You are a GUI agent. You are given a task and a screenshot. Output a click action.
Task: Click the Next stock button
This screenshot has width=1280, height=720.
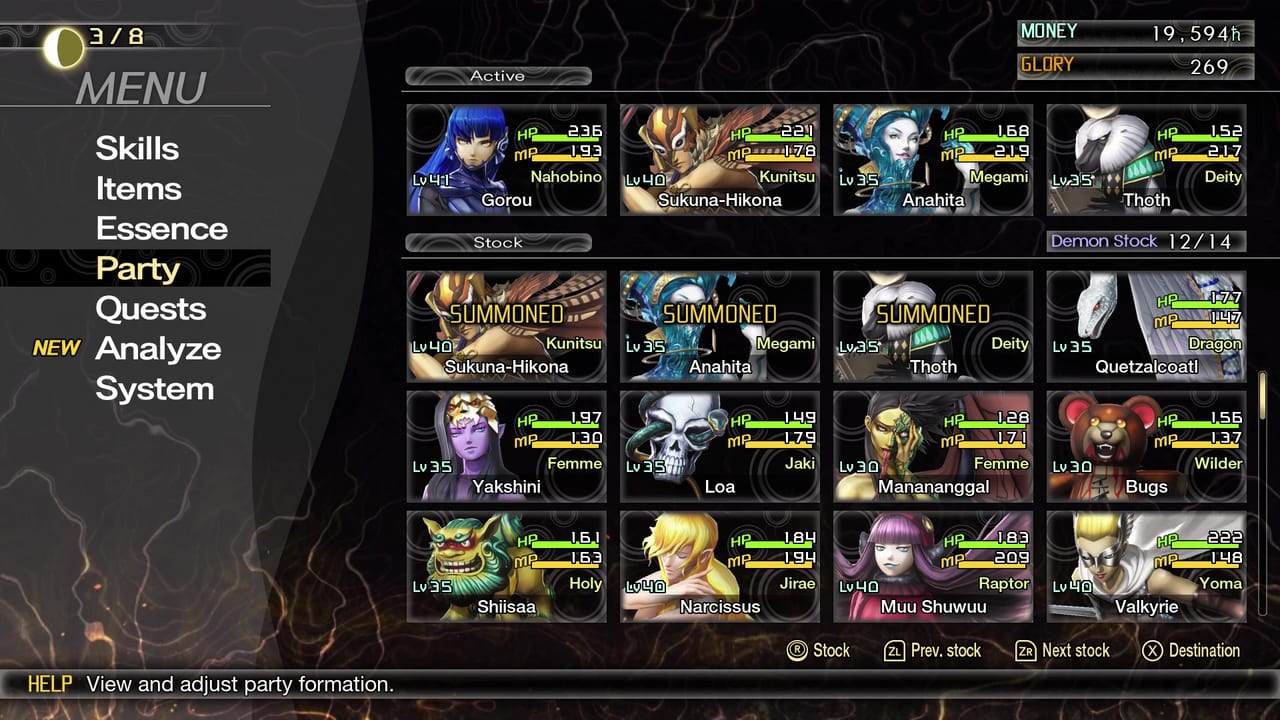[1062, 650]
